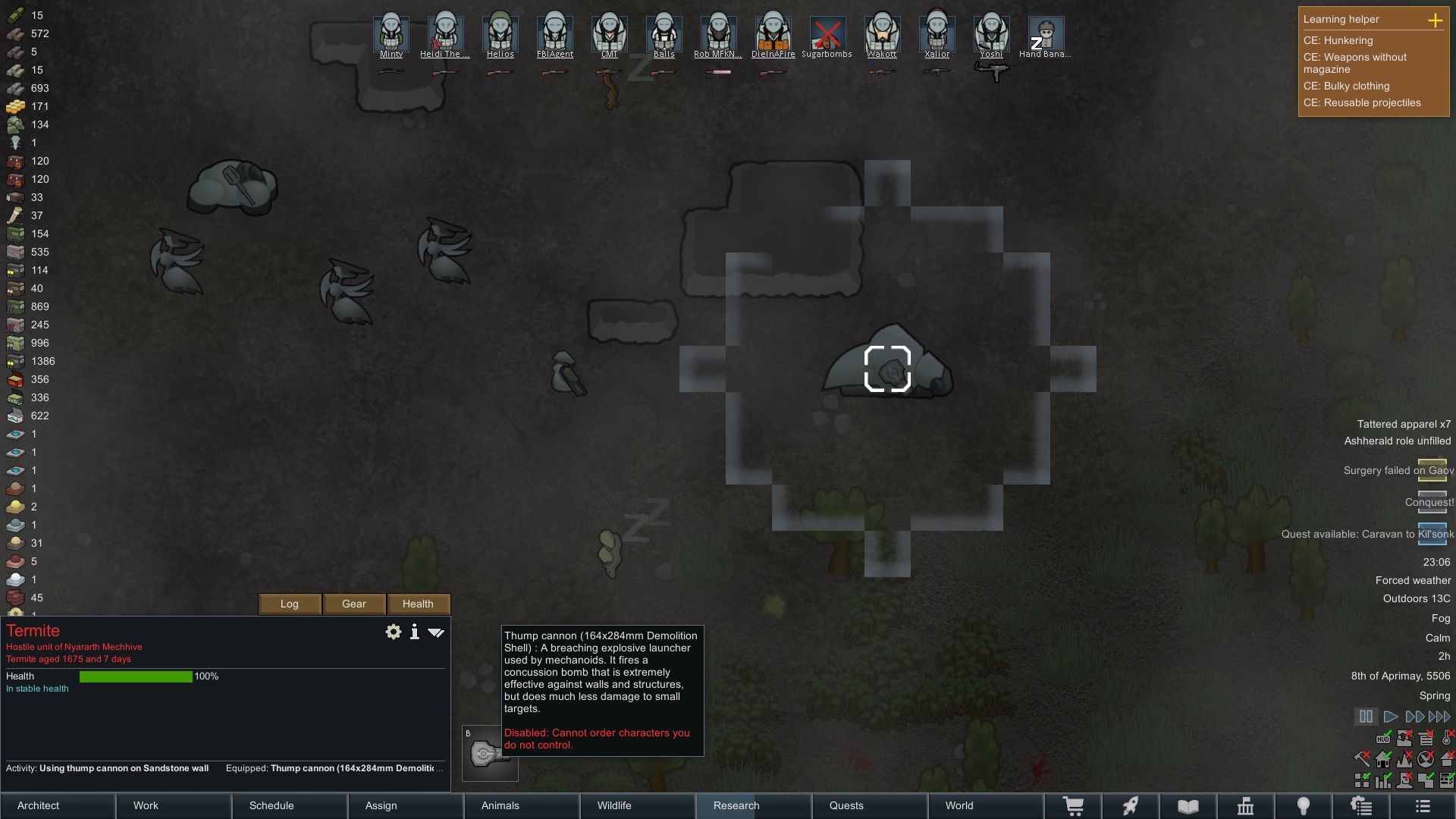Switch to the World view

point(985,805)
